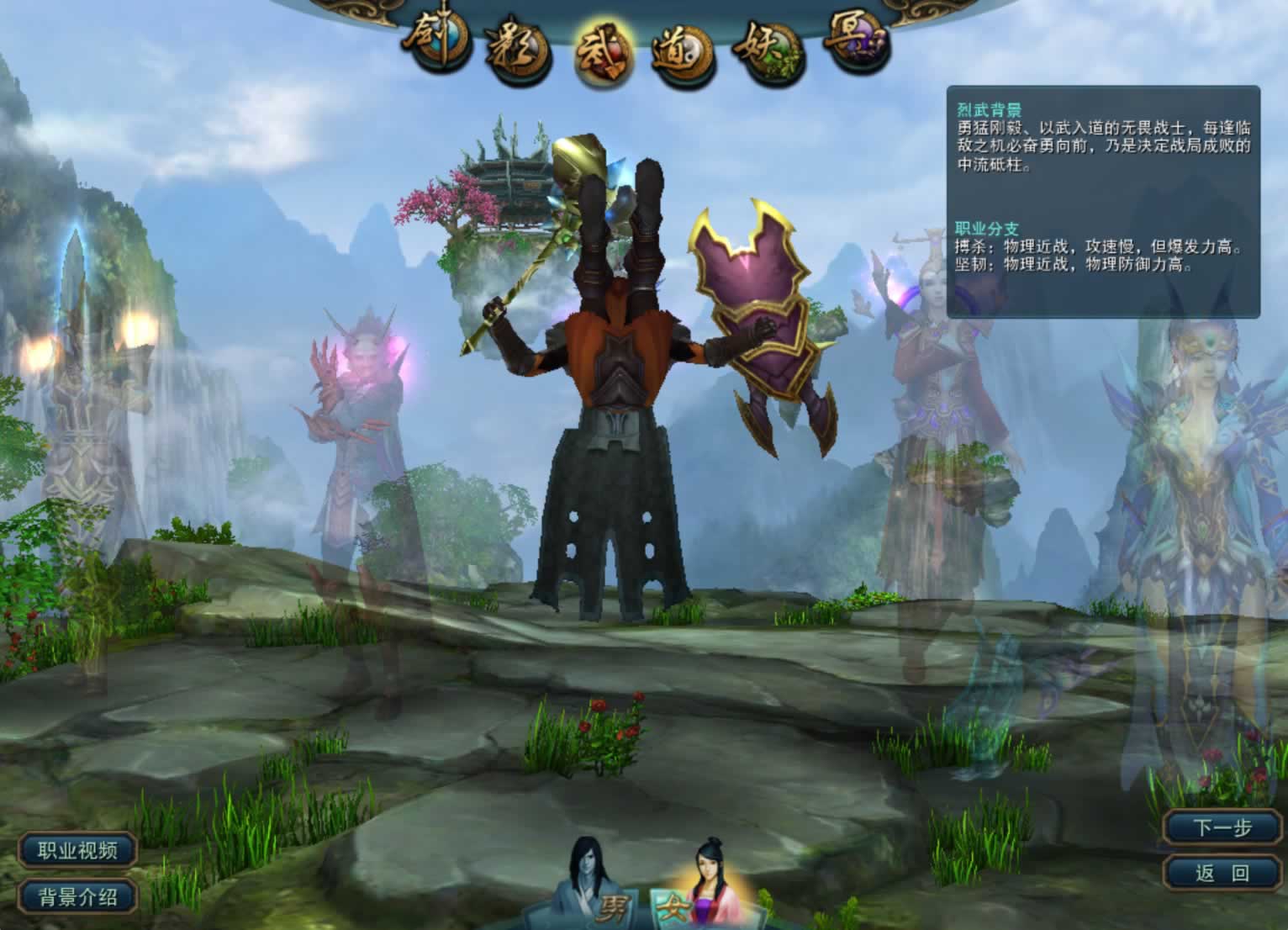
Task: Choose the 影 shadow class icon
Action: [x=515, y=52]
